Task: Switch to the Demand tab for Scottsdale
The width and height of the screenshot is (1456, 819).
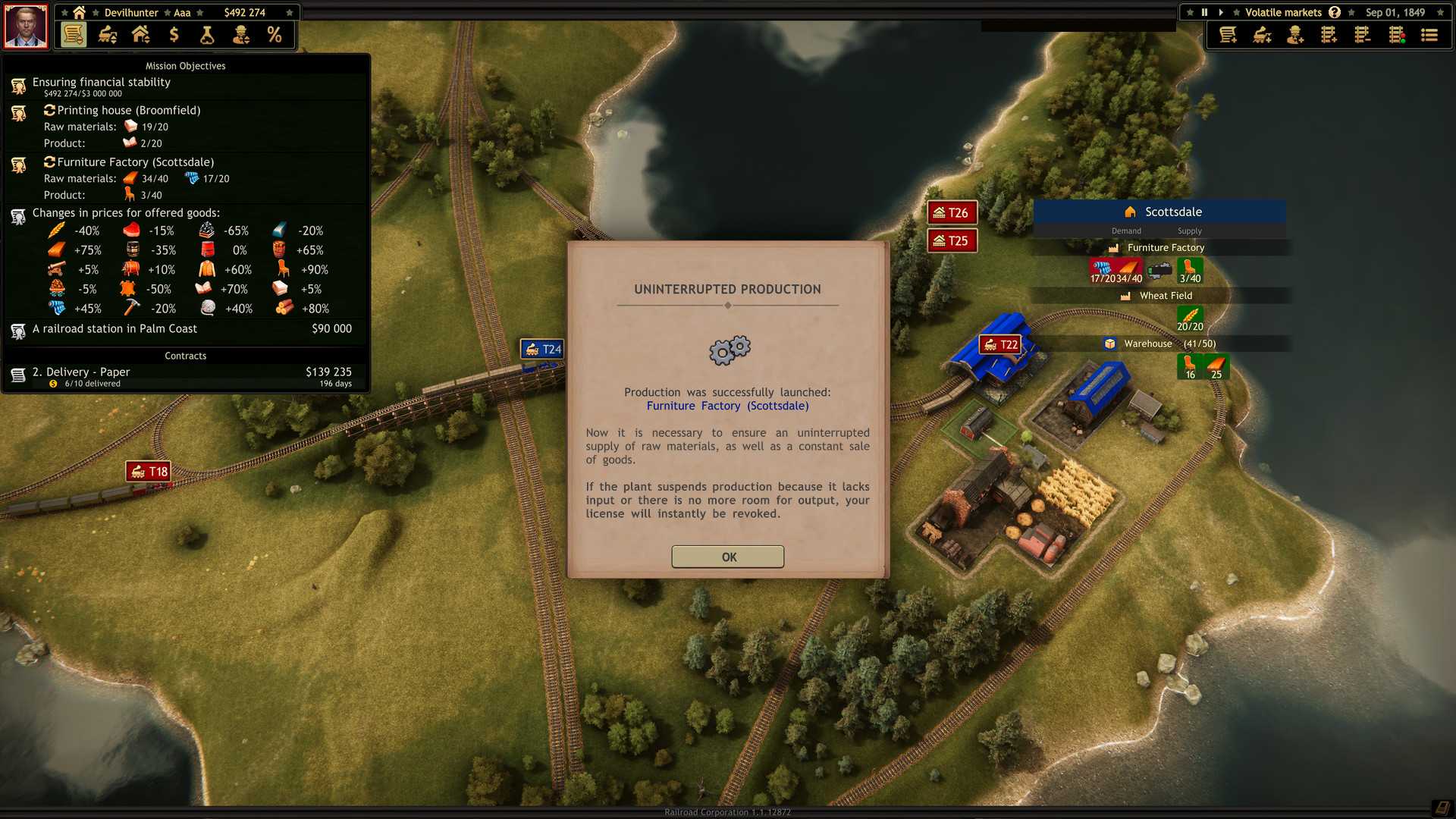Action: click(x=1125, y=231)
